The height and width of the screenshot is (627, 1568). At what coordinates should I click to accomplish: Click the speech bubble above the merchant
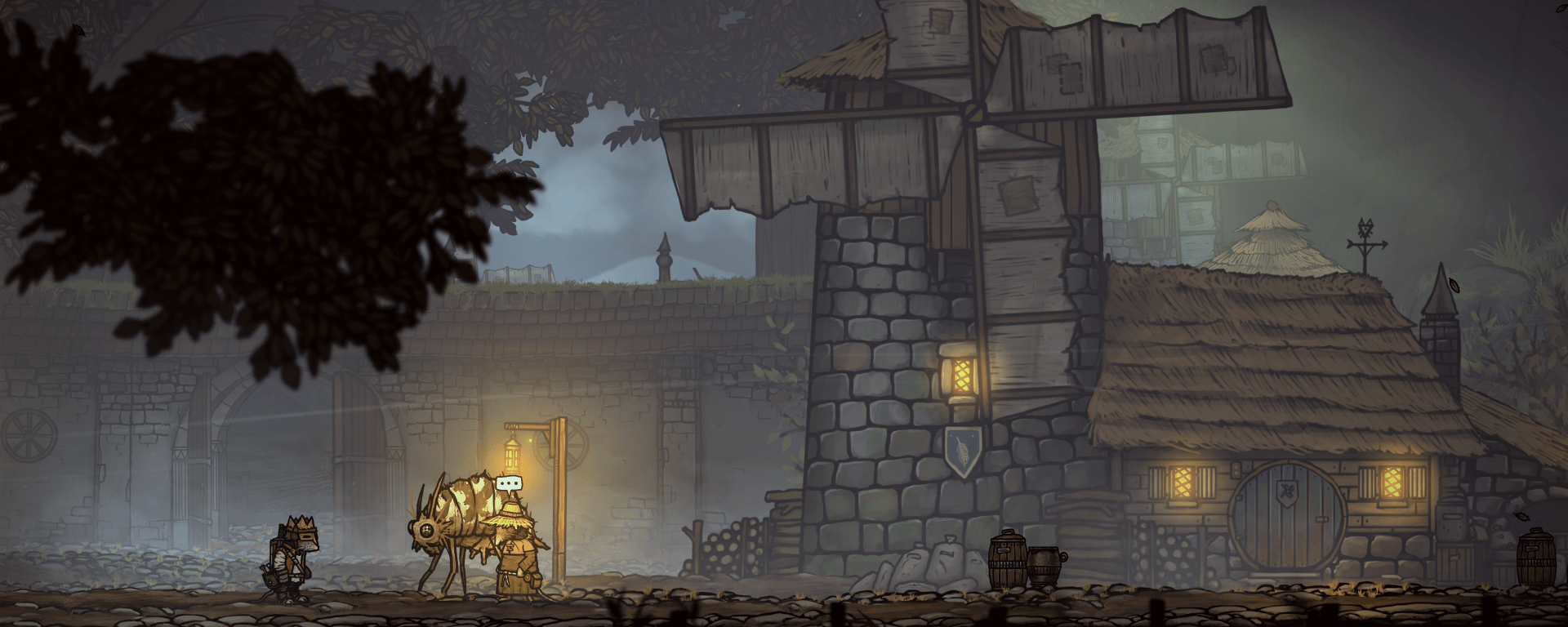point(511,484)
